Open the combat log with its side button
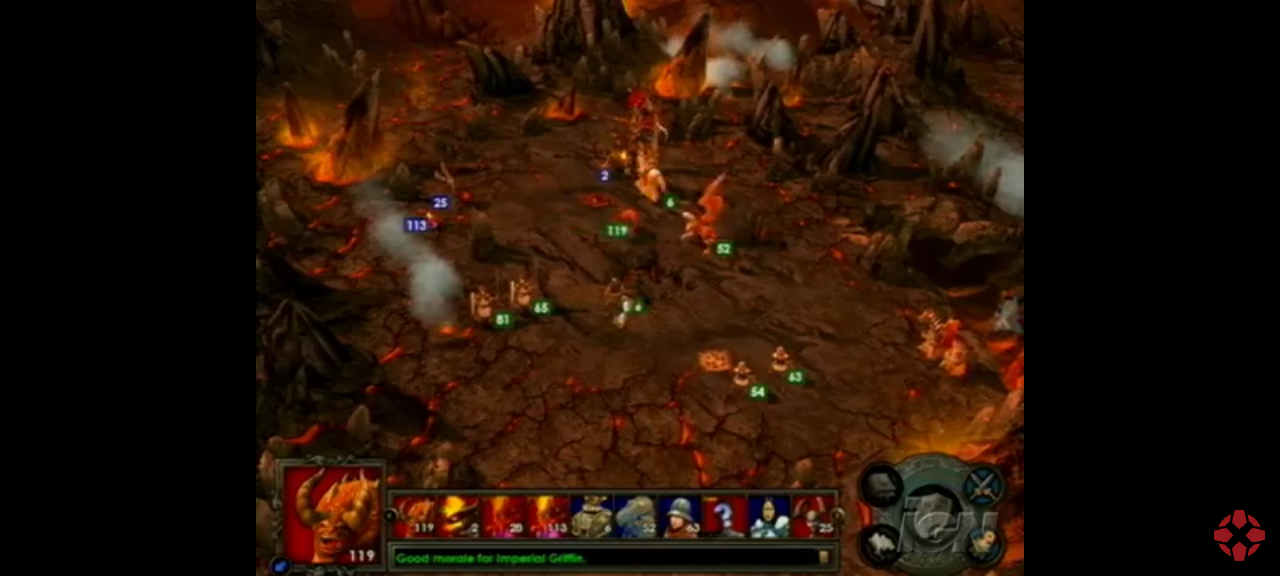1280x576 pixels. point(824,558)
